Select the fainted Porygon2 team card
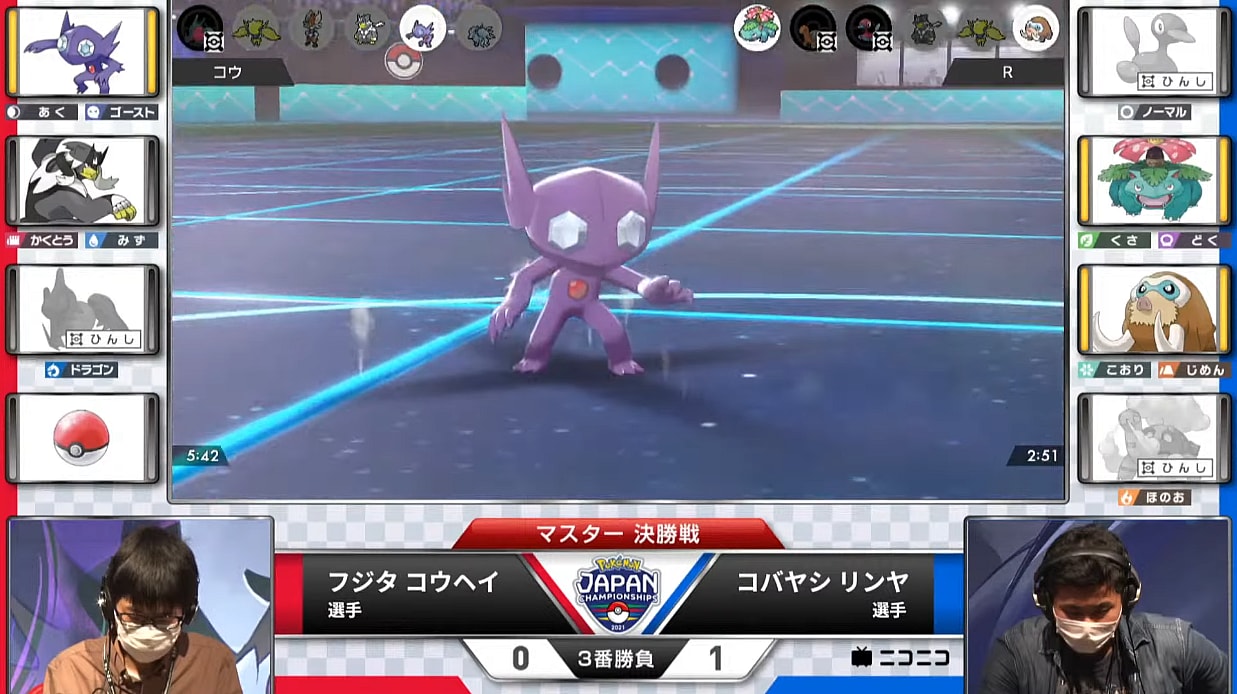The width and height of the screenshot is (1237, 694). coord(1153,52)
